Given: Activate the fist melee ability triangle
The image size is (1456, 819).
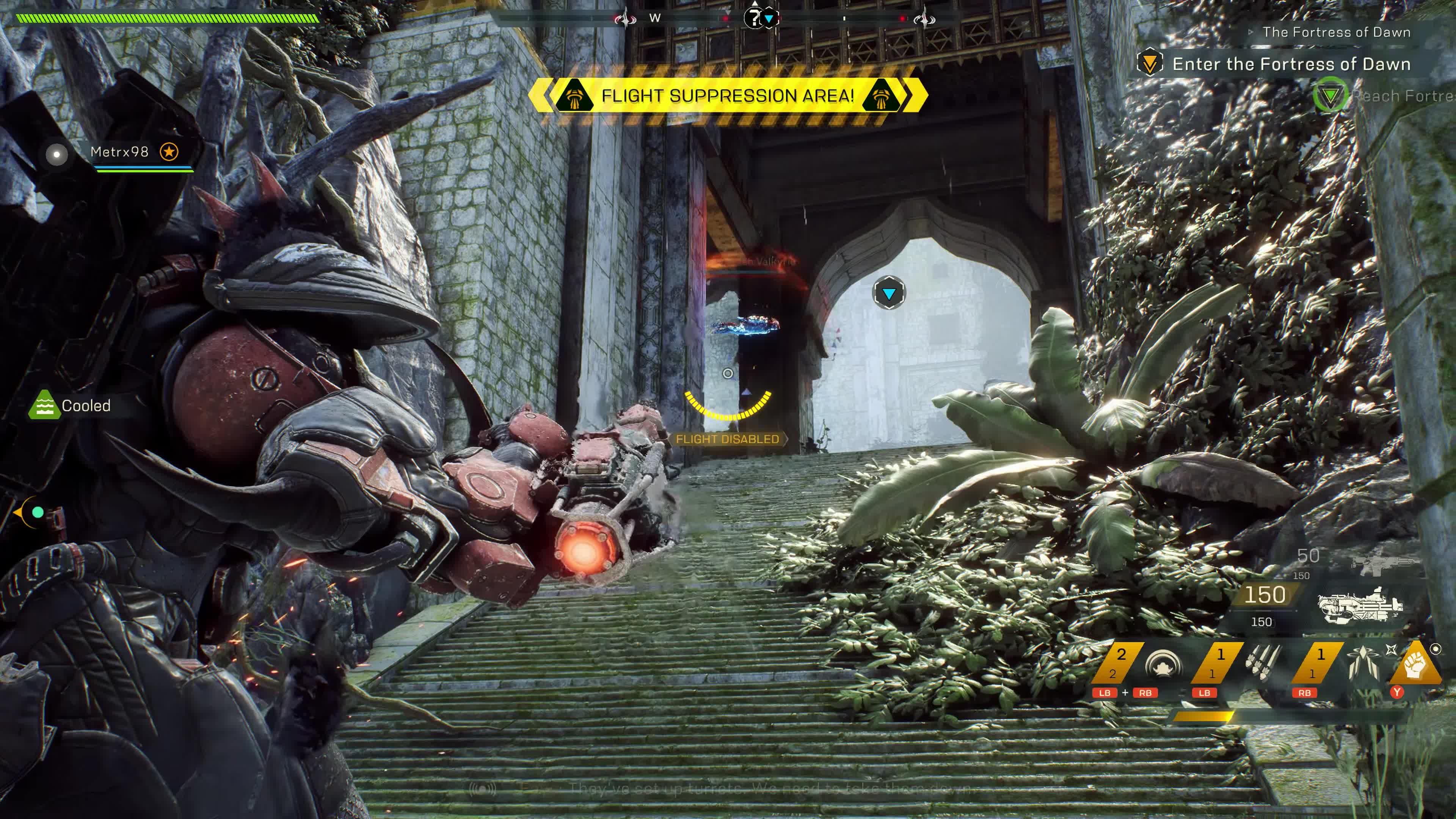Looking at the screenshot, I should [x=1414, y=665].
